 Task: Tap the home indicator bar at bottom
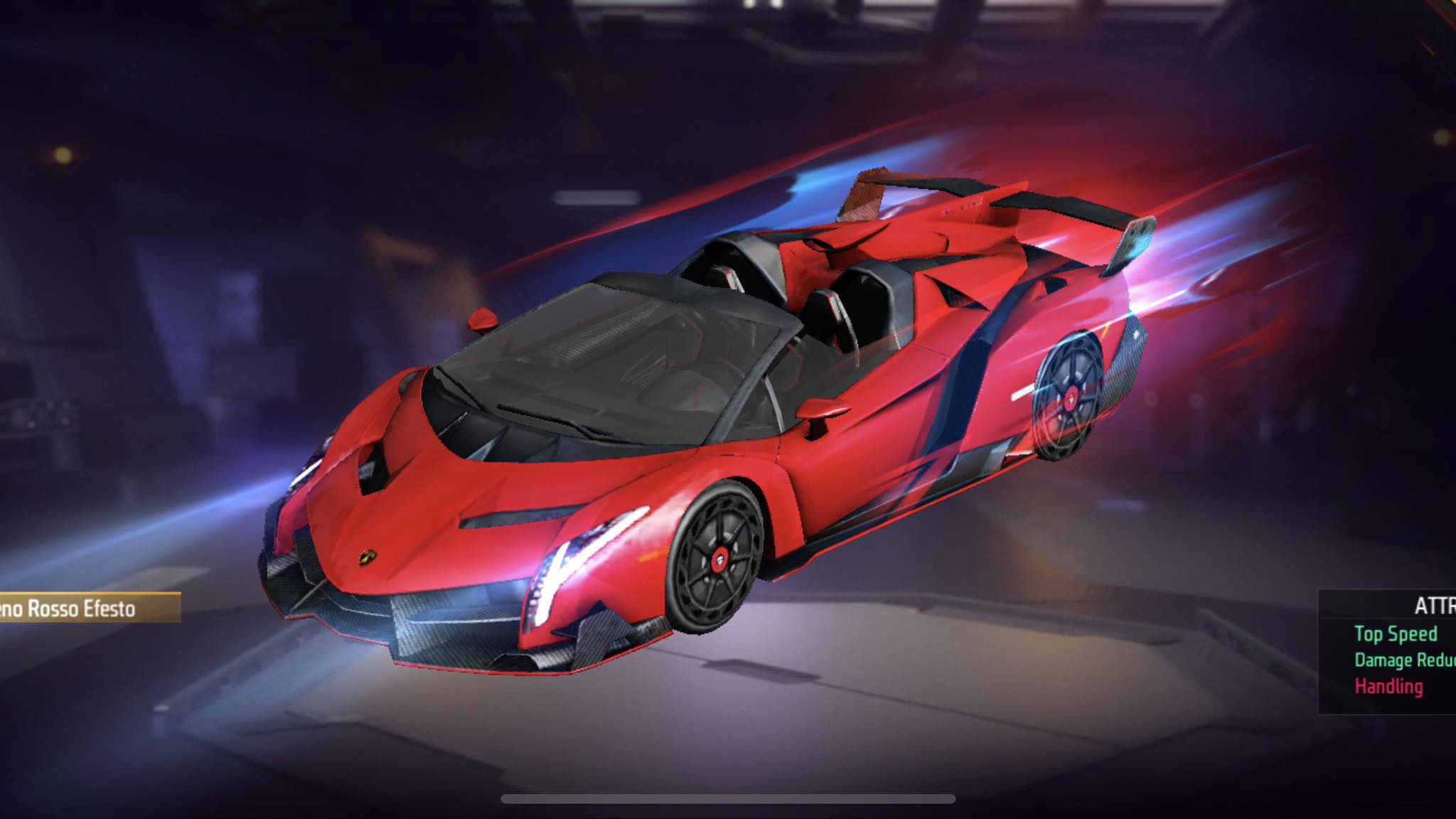click(x=728, y=798)
